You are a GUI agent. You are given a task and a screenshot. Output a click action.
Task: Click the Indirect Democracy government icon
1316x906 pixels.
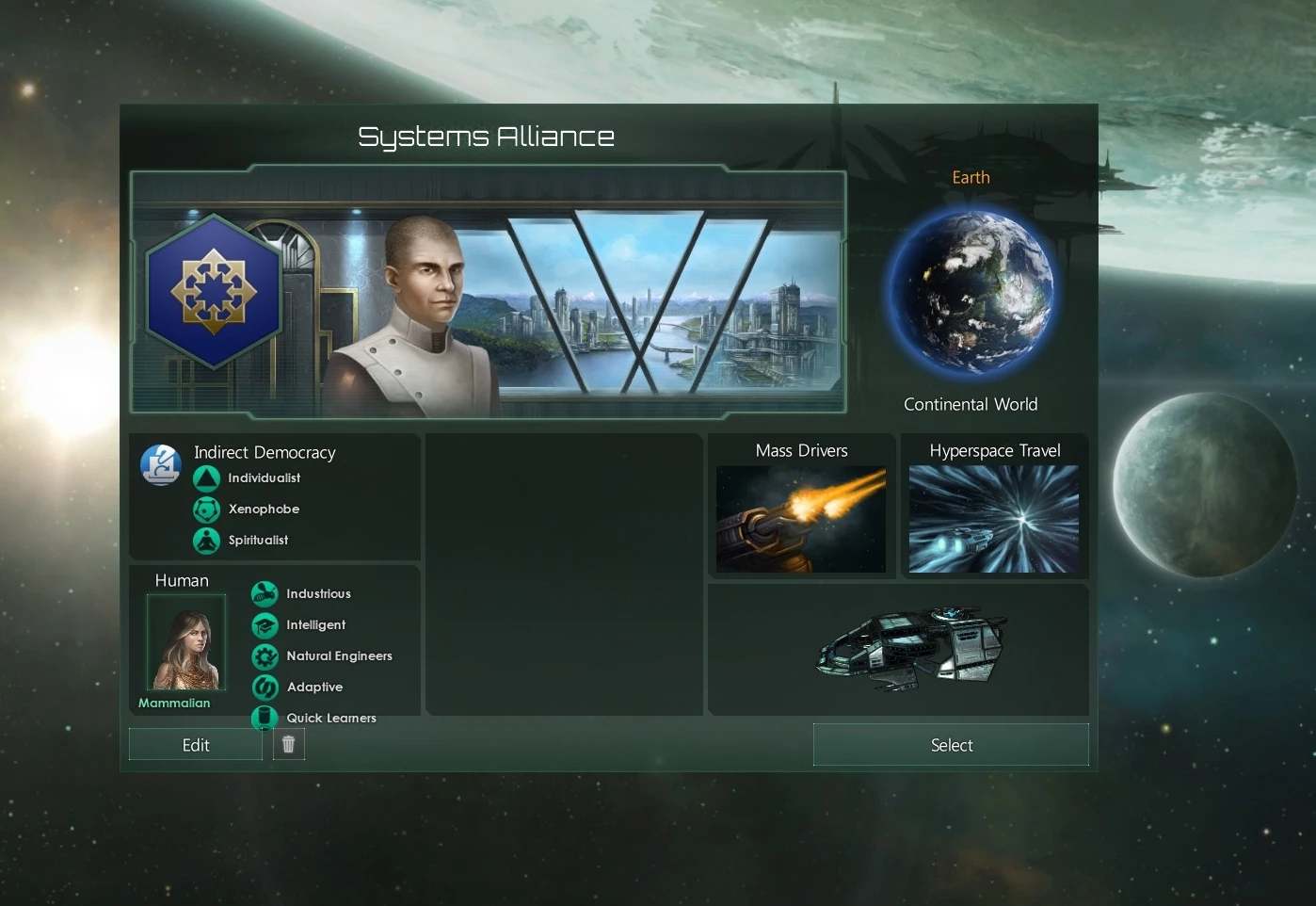[160, 463]
